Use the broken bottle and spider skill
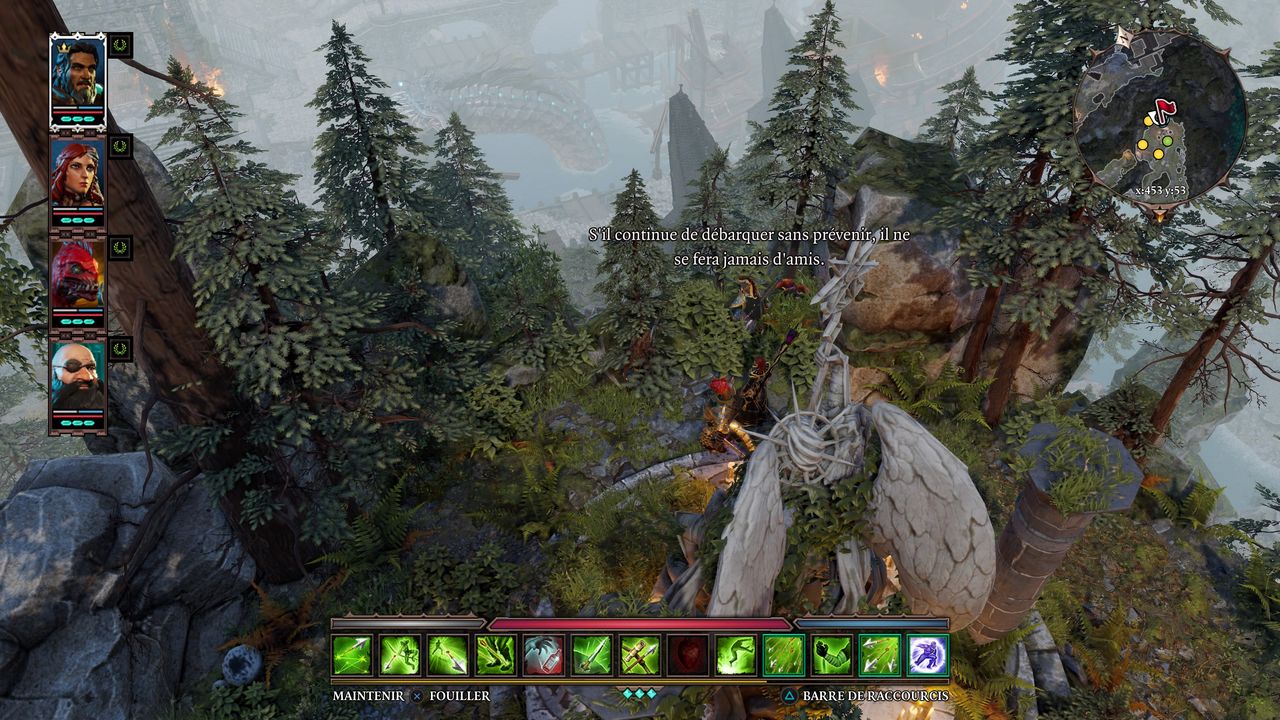This screenshot has width=1280, height=720. pyautogui.click(x=544, y=655)
